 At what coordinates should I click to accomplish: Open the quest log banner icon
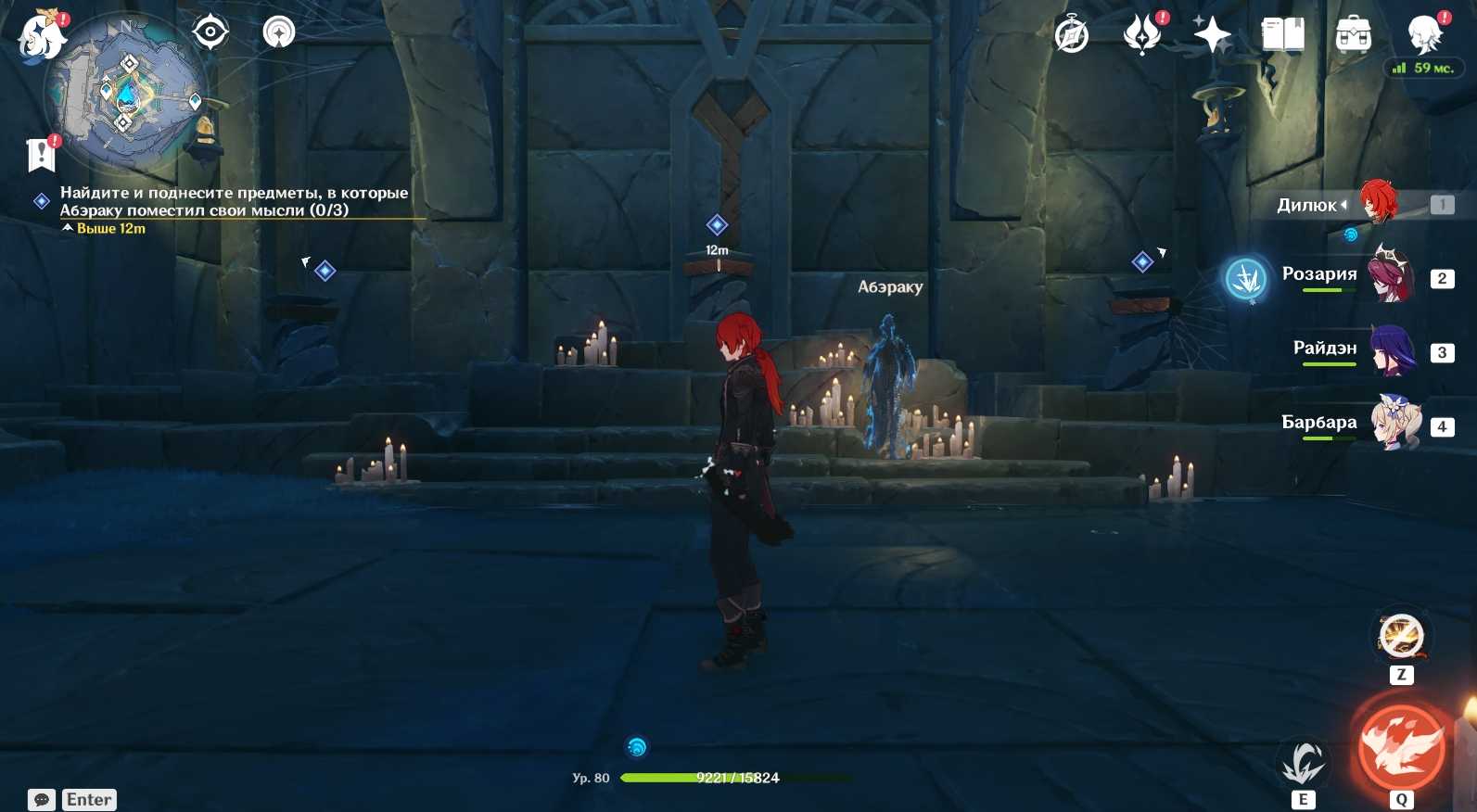tap(42, 155)
